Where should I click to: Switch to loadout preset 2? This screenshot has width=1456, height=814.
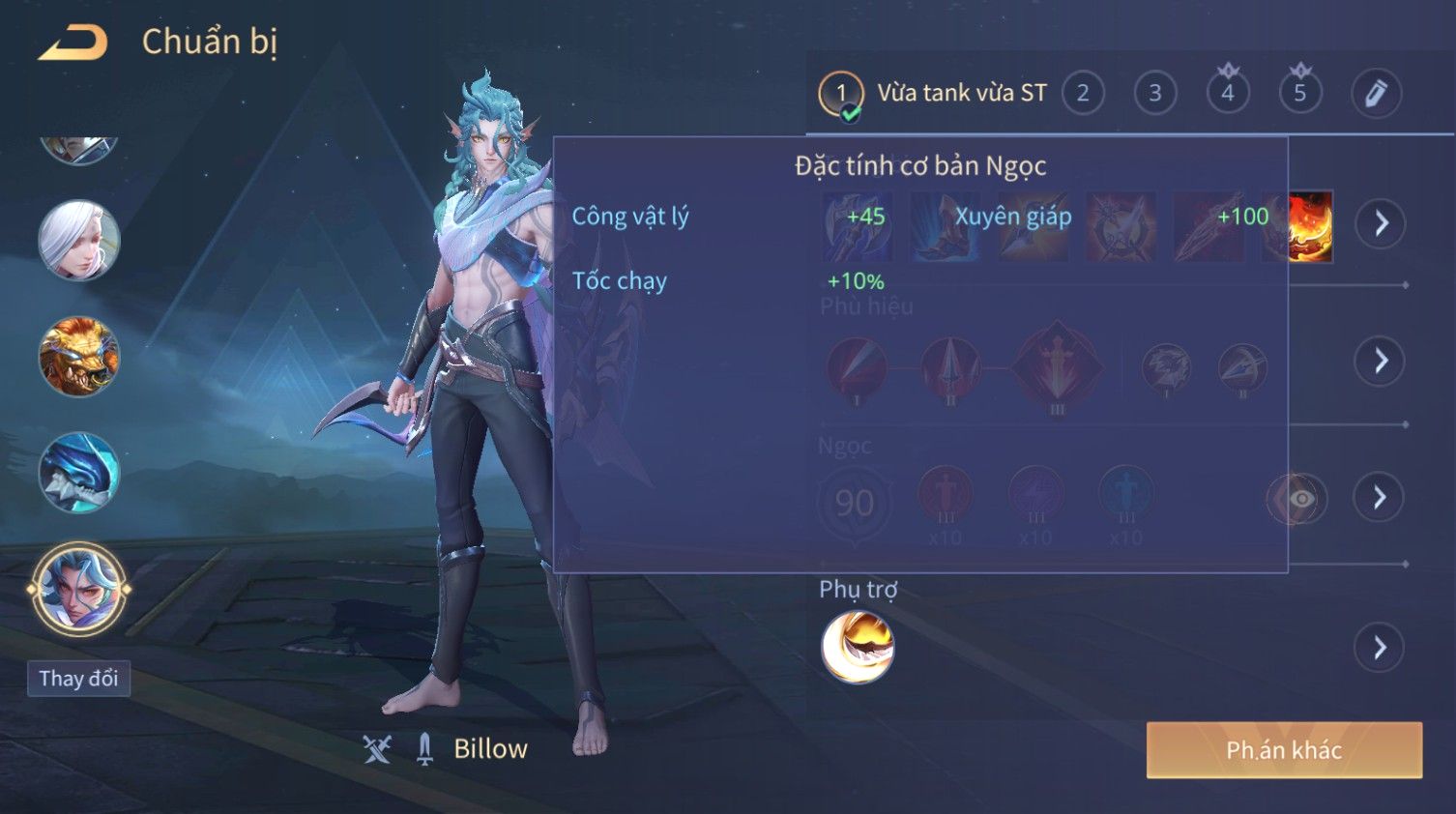coord(1083,94)
